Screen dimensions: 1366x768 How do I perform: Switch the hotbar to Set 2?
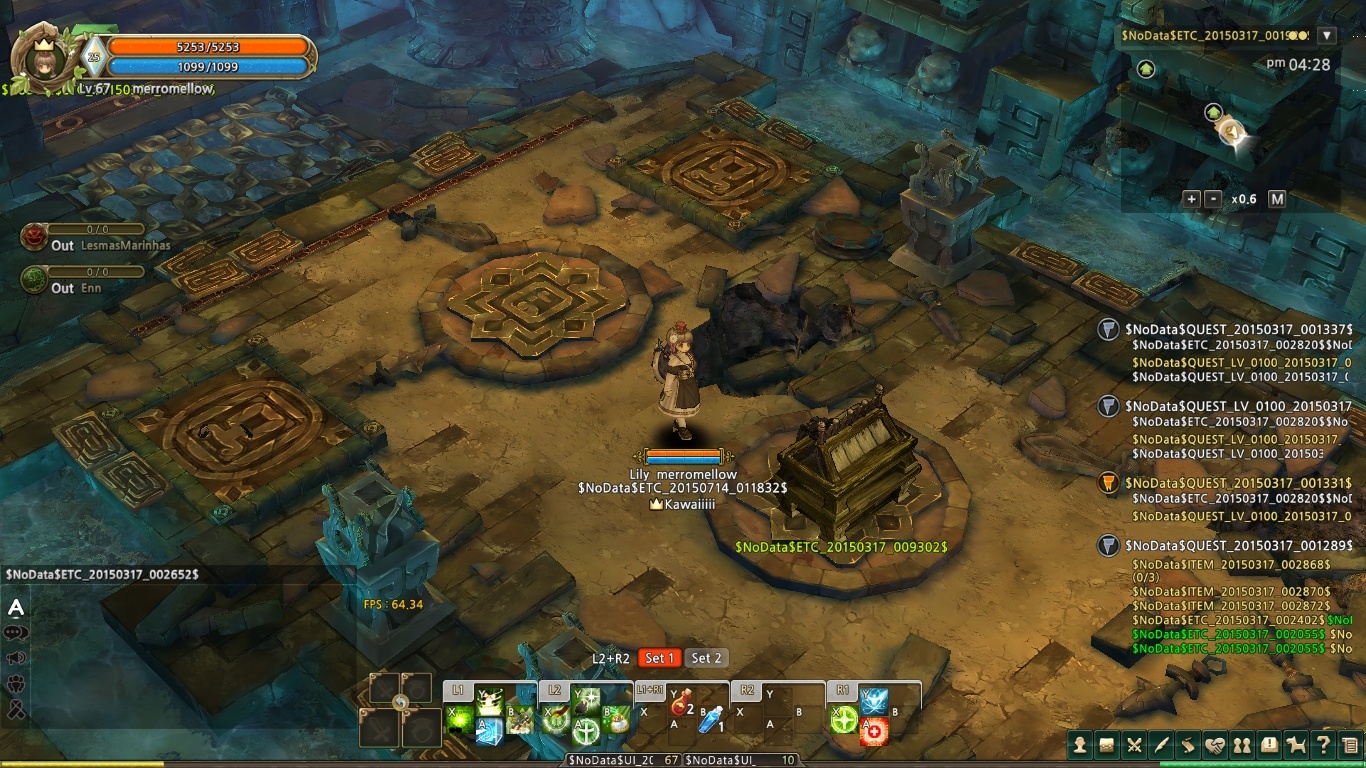[707, 658]
